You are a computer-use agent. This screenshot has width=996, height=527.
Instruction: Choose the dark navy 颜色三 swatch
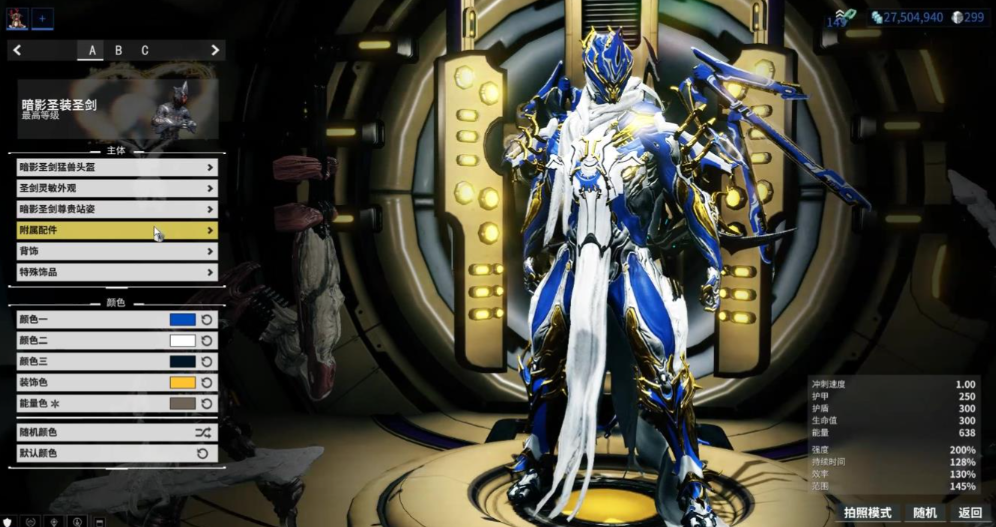coord(182,361)
